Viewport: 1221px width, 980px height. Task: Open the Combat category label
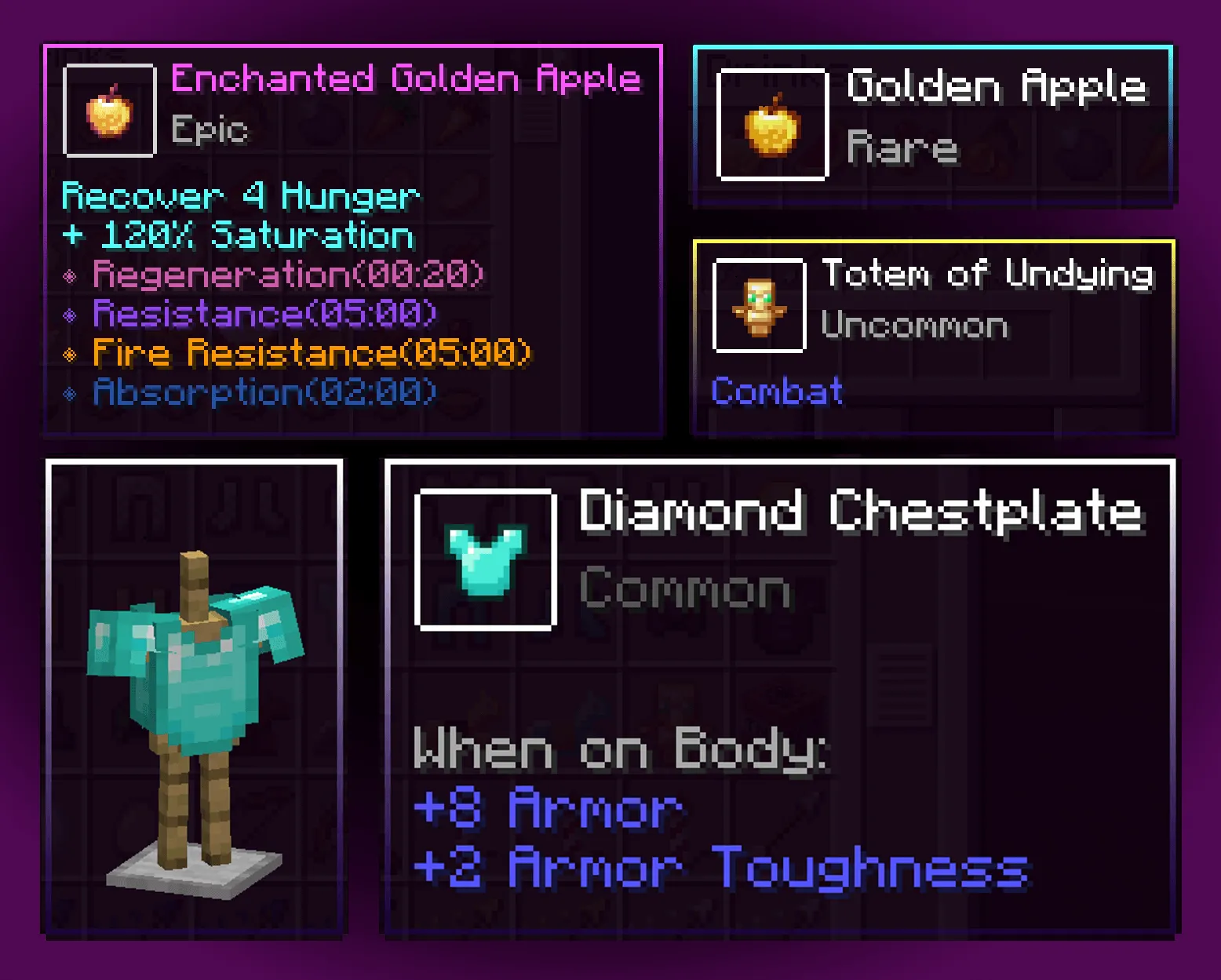(x=775, y=390)
